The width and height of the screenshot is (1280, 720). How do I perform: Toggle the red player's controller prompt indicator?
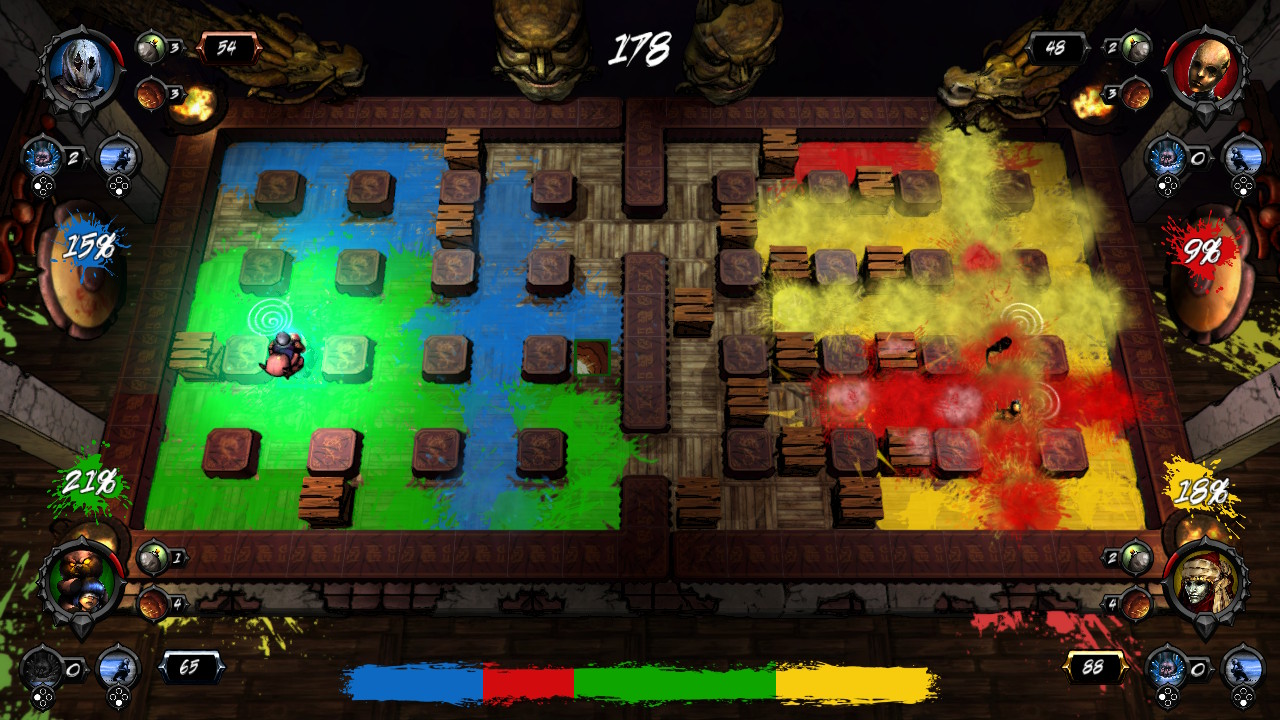coord(1167,185)
